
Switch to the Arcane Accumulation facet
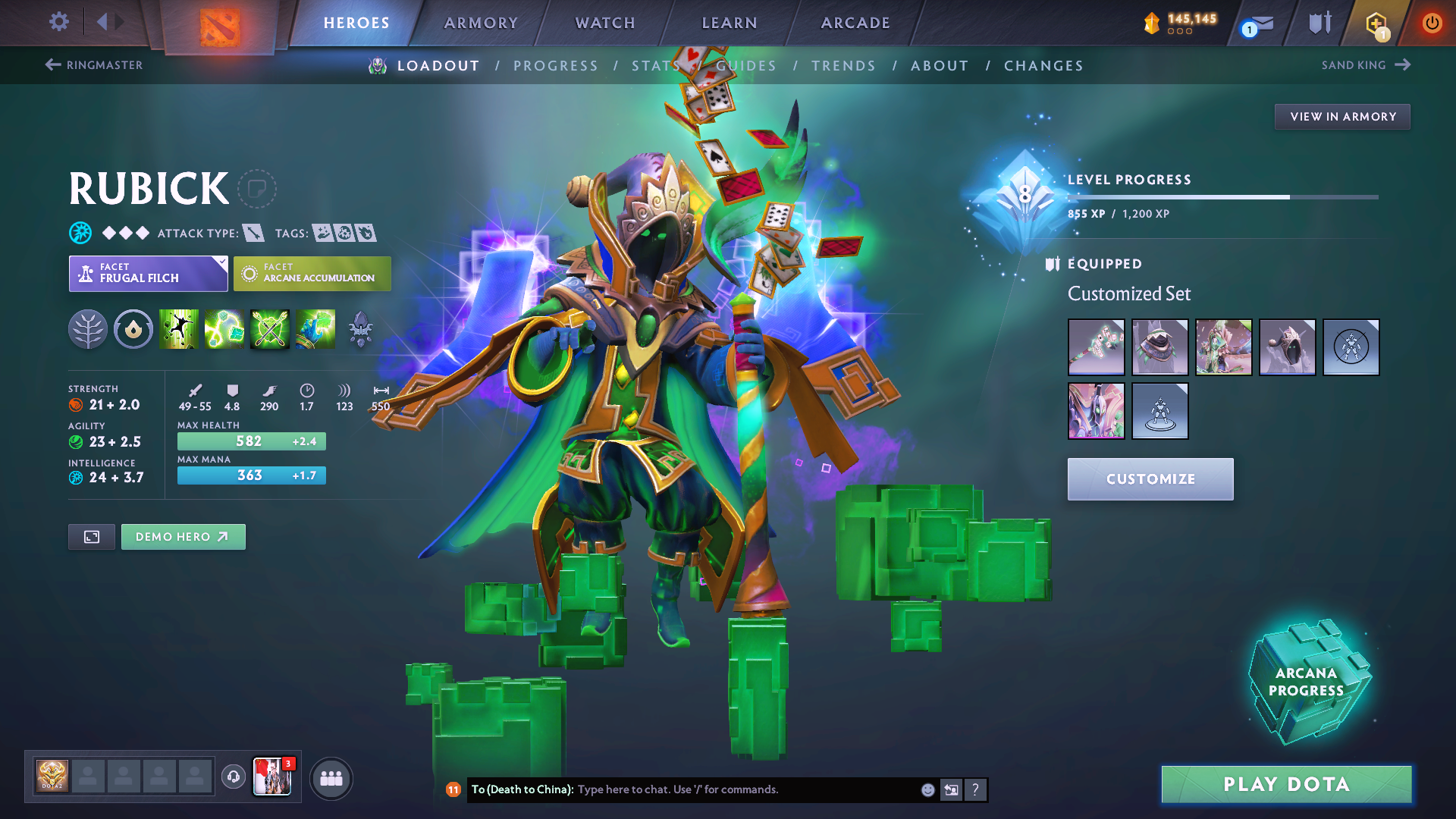(312, 273)
